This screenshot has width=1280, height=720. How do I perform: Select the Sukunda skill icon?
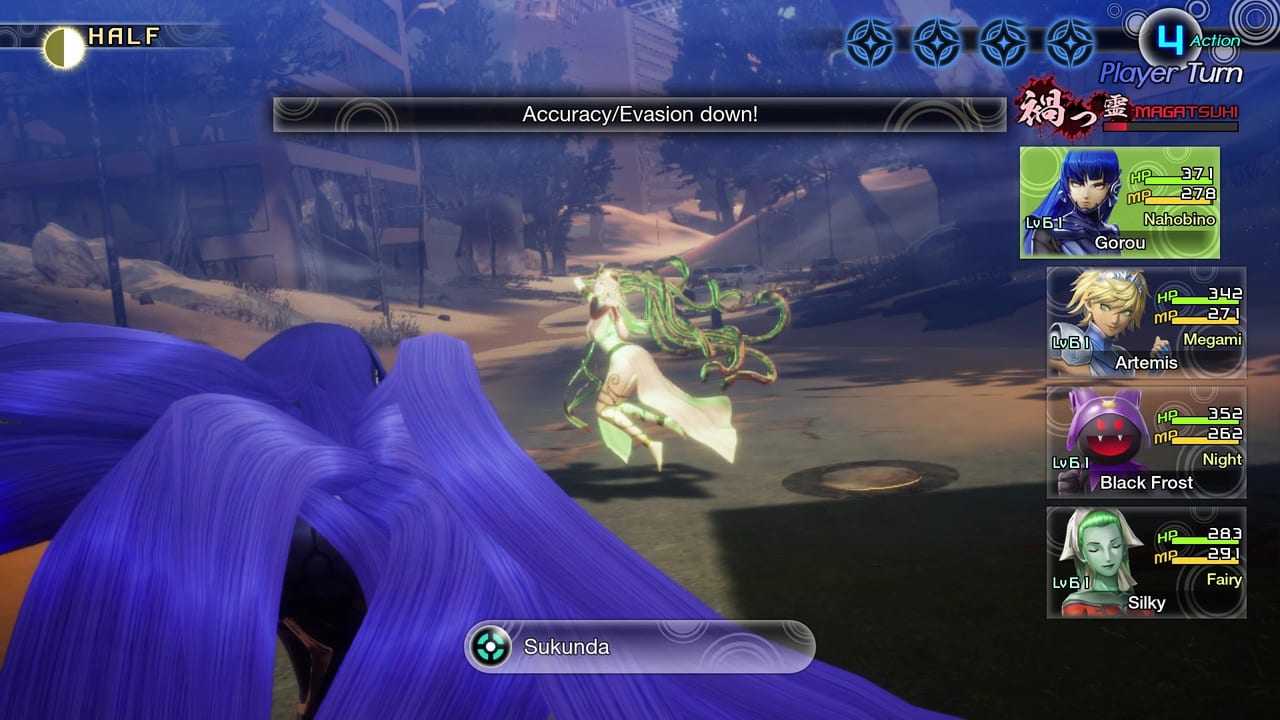click(x=489, y=646)
